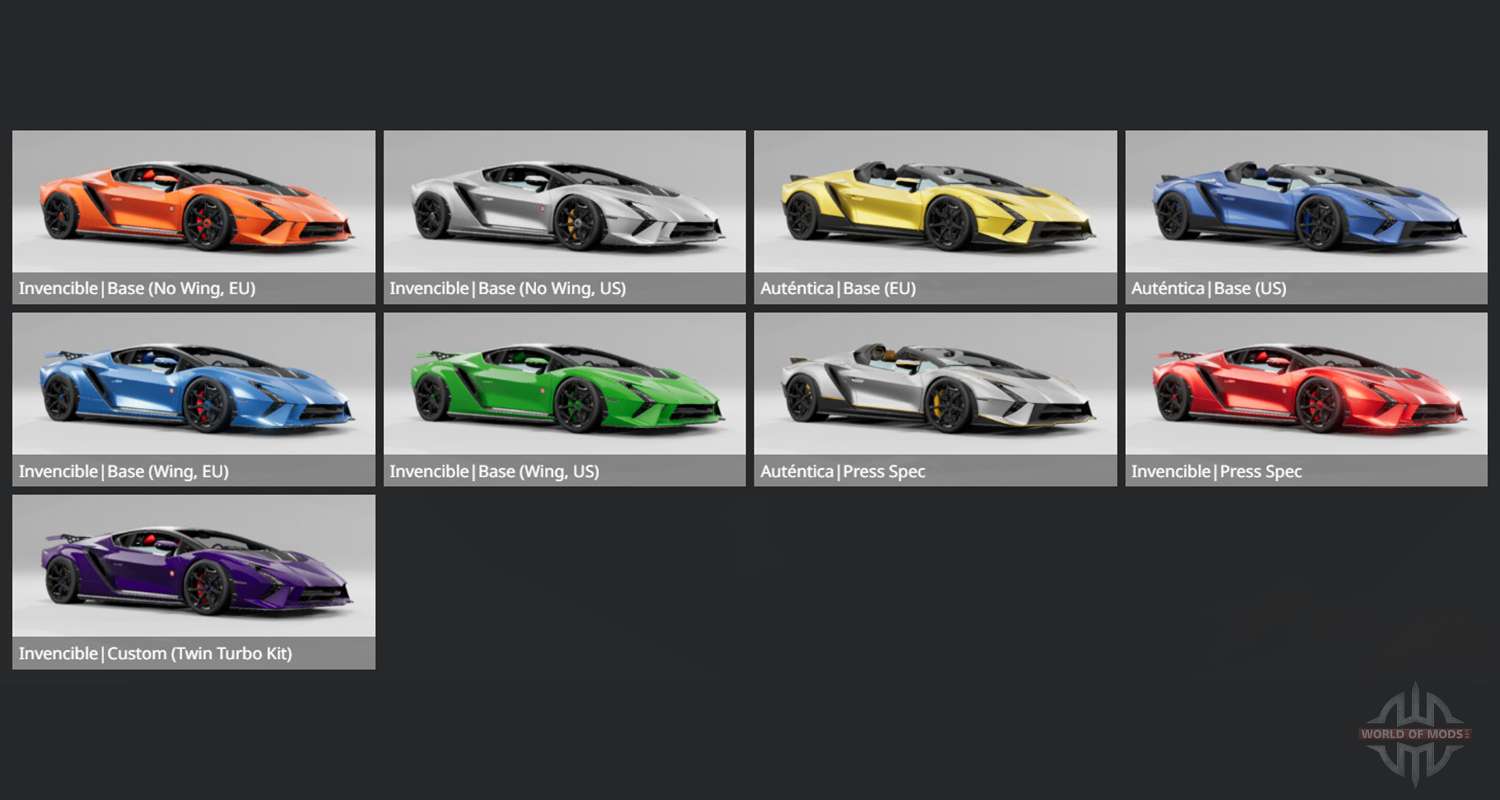Image resolution: width=1500 pixels, height=800 pixels.
Task: Choose the red Invencible Press Spec
Action: [x=1306, y=398]
